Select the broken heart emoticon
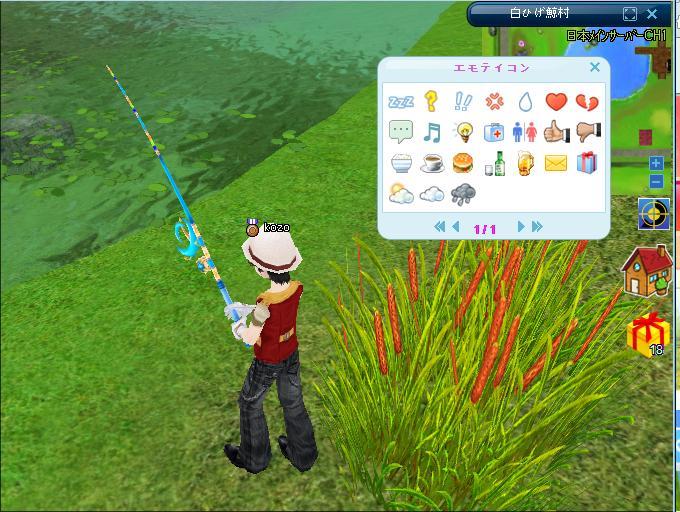This screenshot has height=512, width=680. pos(588,102)
